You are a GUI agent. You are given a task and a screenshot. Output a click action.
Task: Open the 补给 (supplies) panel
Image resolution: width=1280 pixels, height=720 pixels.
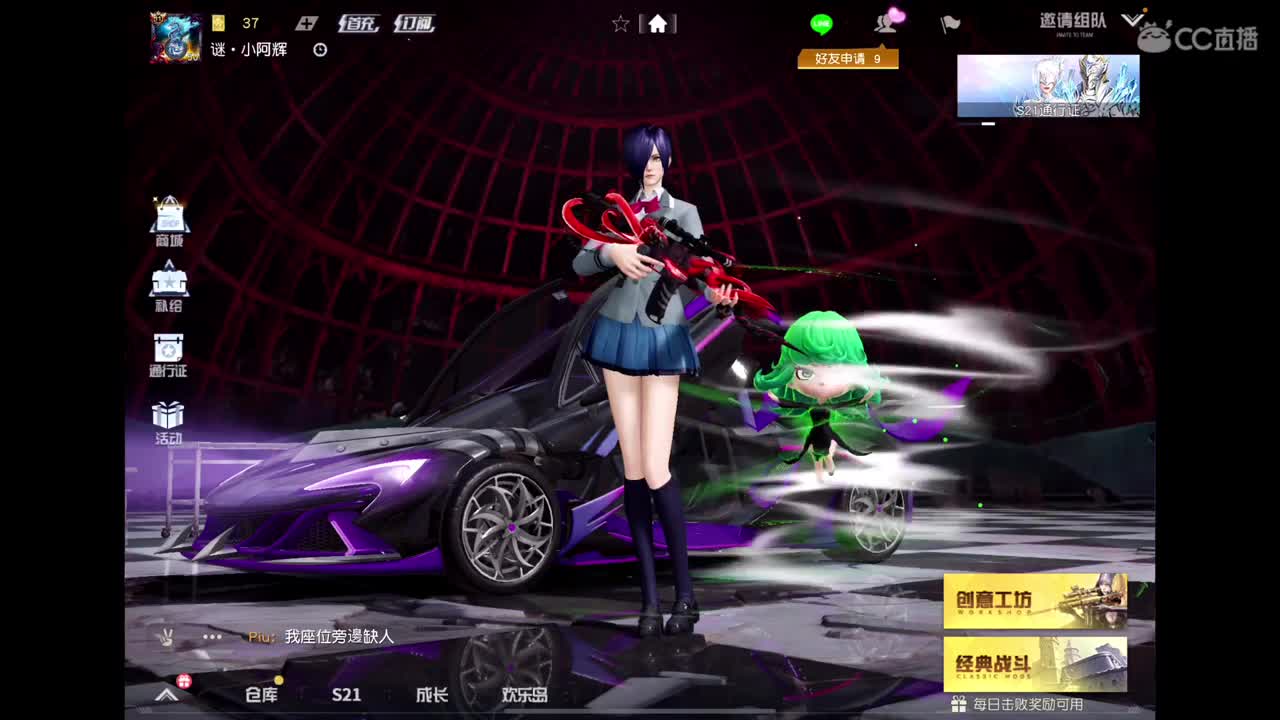[x=169, y=283]
